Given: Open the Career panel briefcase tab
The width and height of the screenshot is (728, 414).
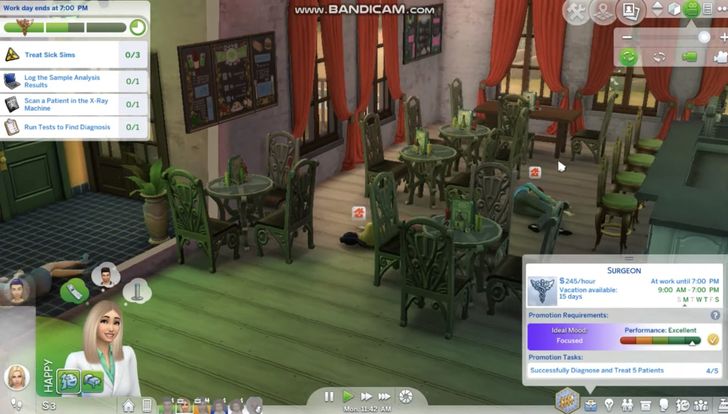Looking at the screenshot, I should click(x=590, y=404).
